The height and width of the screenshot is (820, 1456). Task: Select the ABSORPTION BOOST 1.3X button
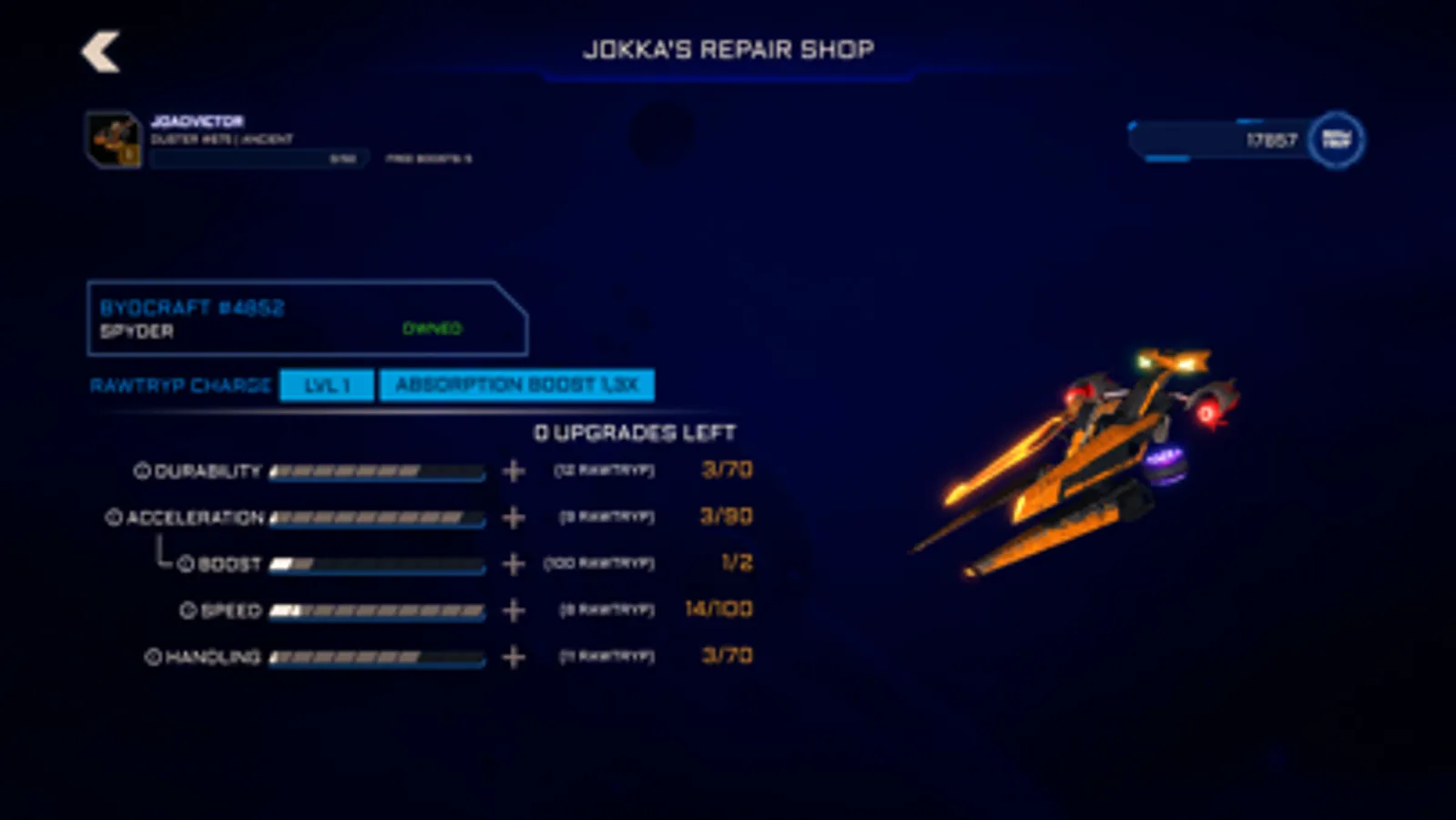pos(516,384)
